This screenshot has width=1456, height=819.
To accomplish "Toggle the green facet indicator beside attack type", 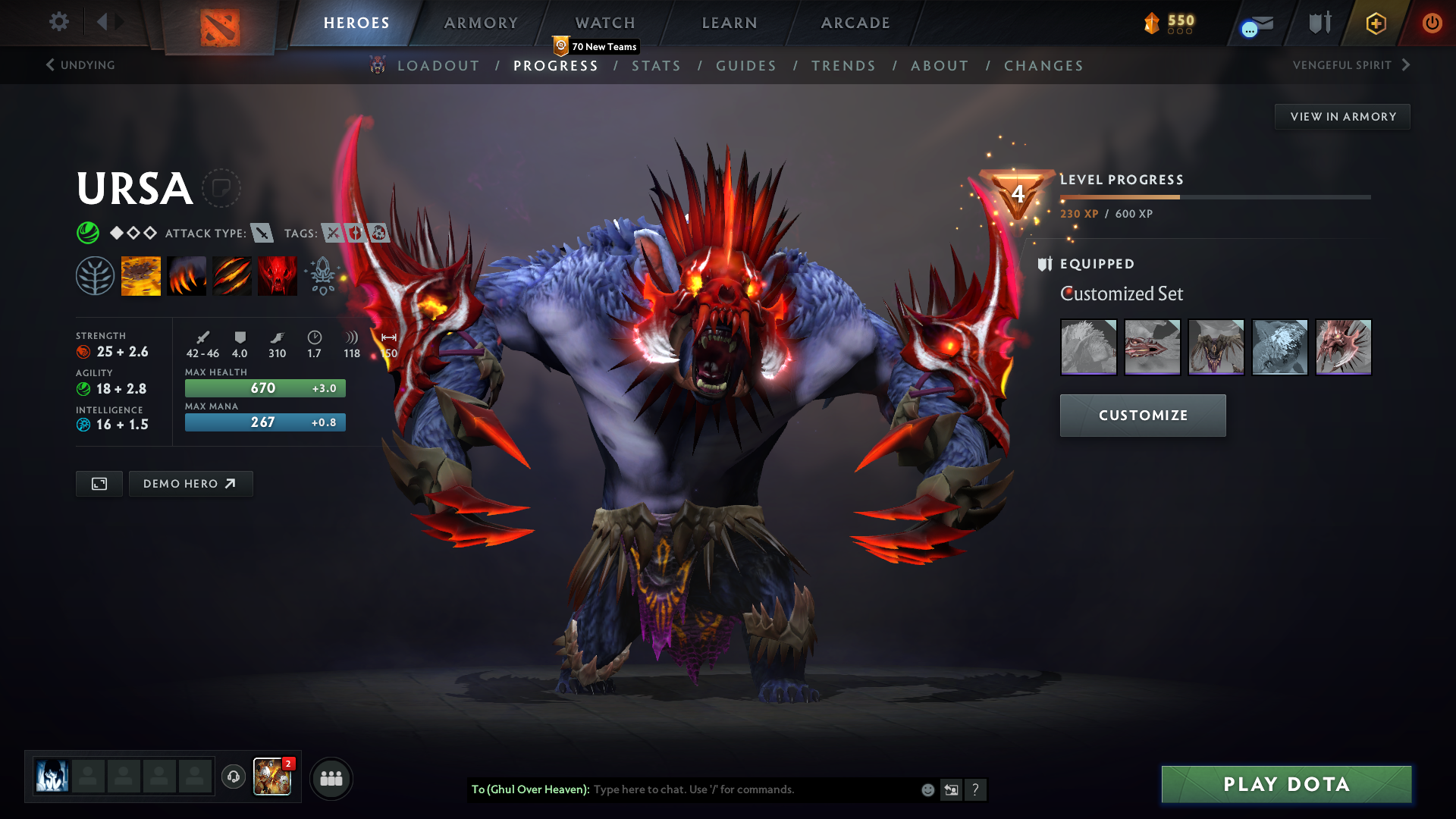I will (x=89, y=233).
